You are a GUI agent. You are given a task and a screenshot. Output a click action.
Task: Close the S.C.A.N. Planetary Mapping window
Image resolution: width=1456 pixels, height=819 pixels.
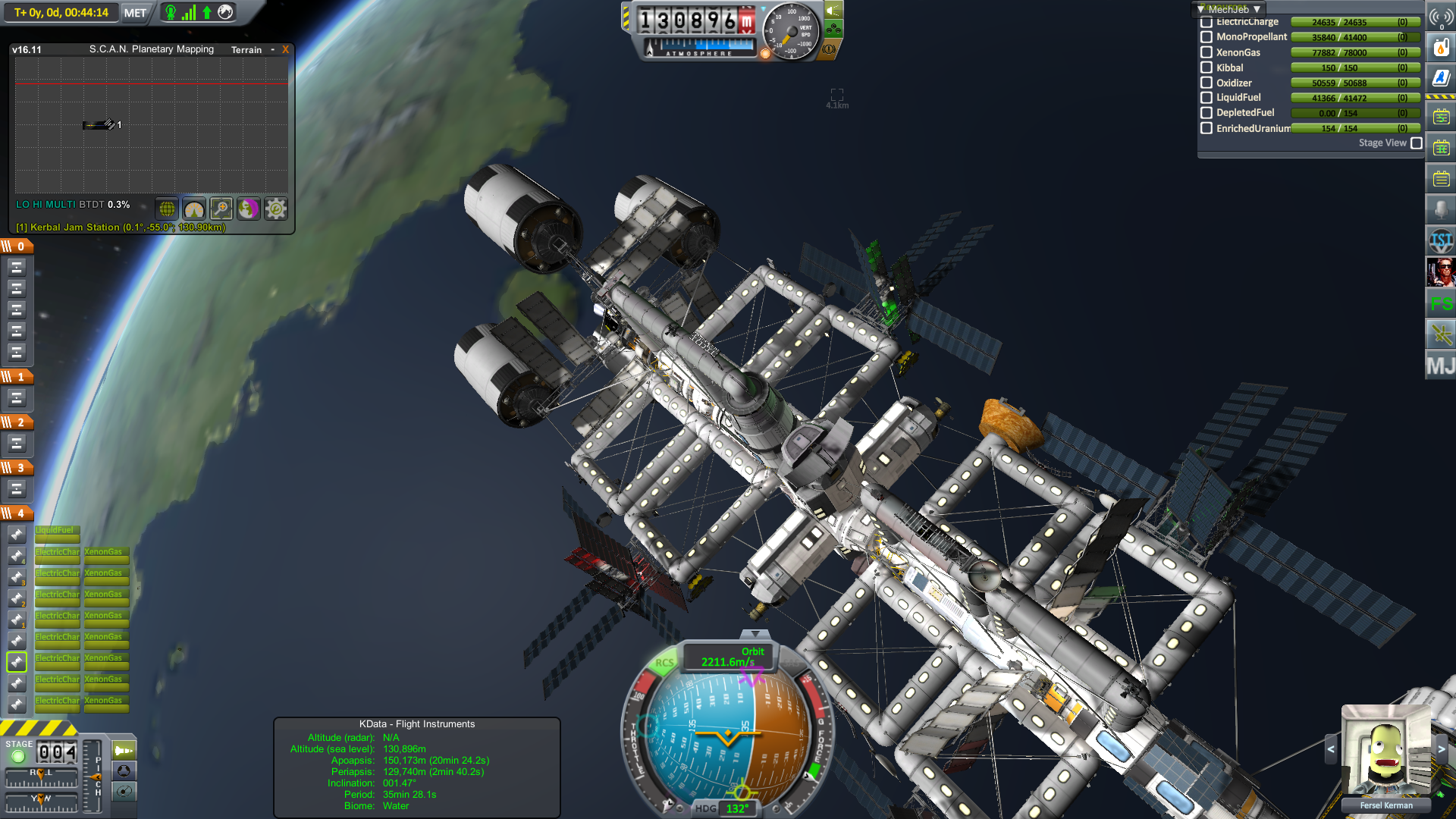[x=286, y=49]
